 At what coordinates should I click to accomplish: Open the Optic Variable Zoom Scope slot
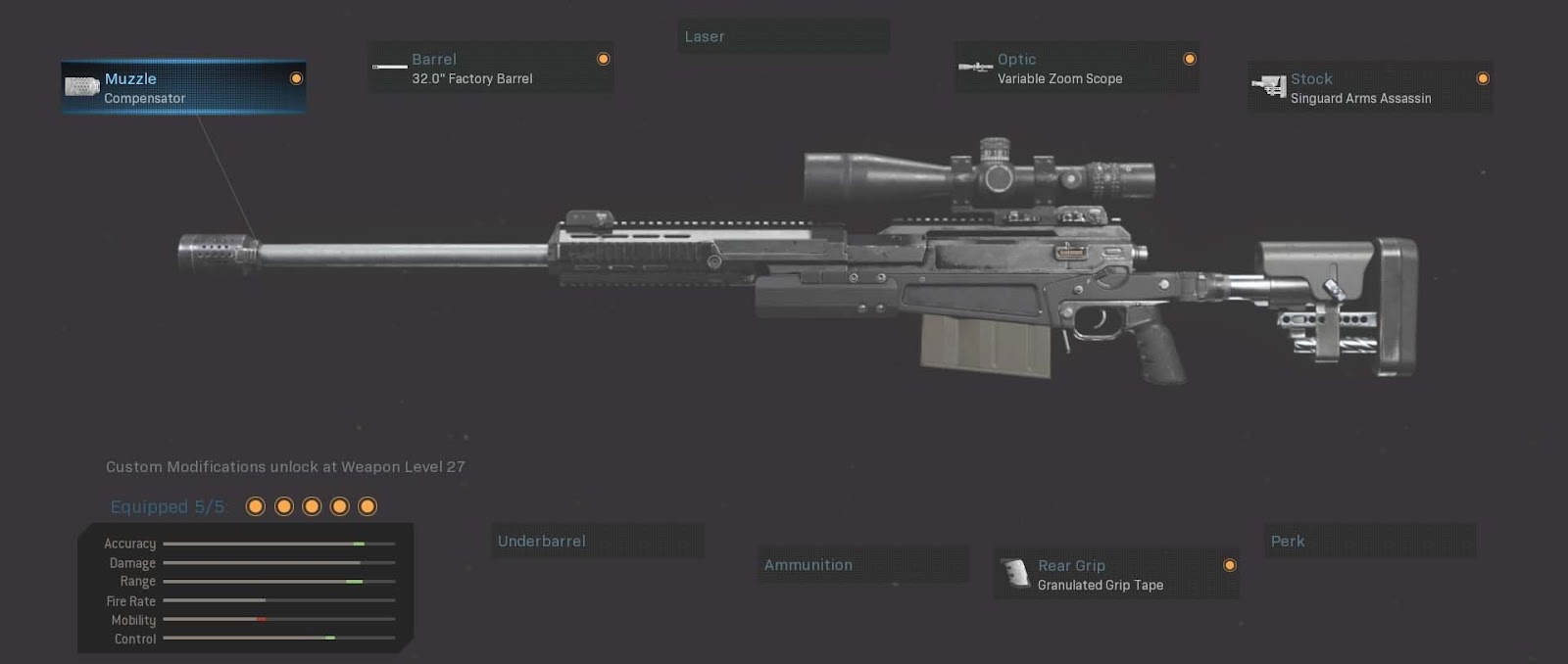[1076, 68]
